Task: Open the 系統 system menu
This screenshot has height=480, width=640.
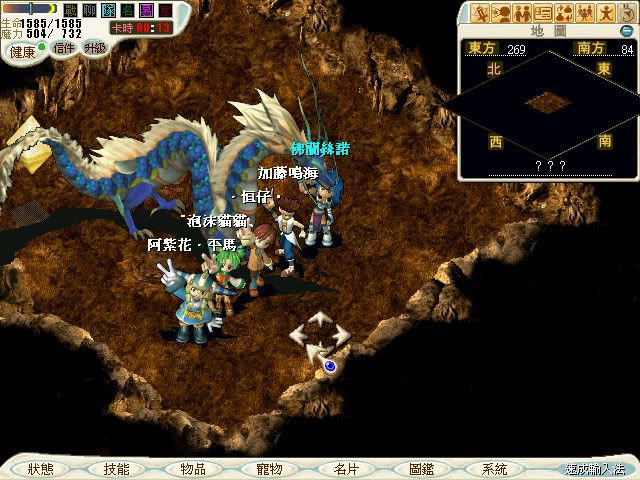Action: click(494, 468)
